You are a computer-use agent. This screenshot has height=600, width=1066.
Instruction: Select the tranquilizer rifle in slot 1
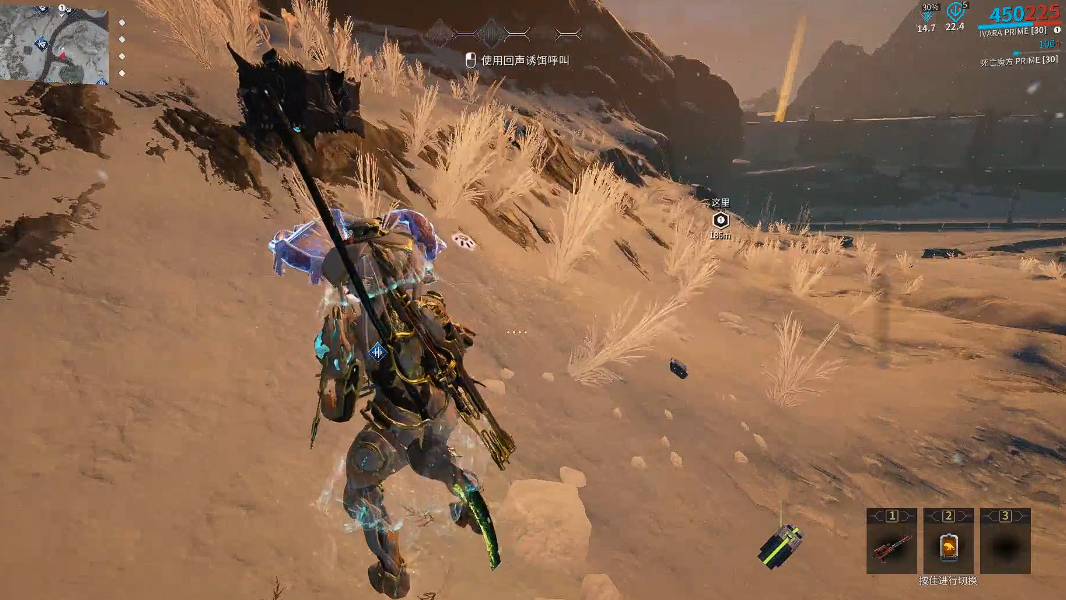pyautogui.click(x=891, y=548)
